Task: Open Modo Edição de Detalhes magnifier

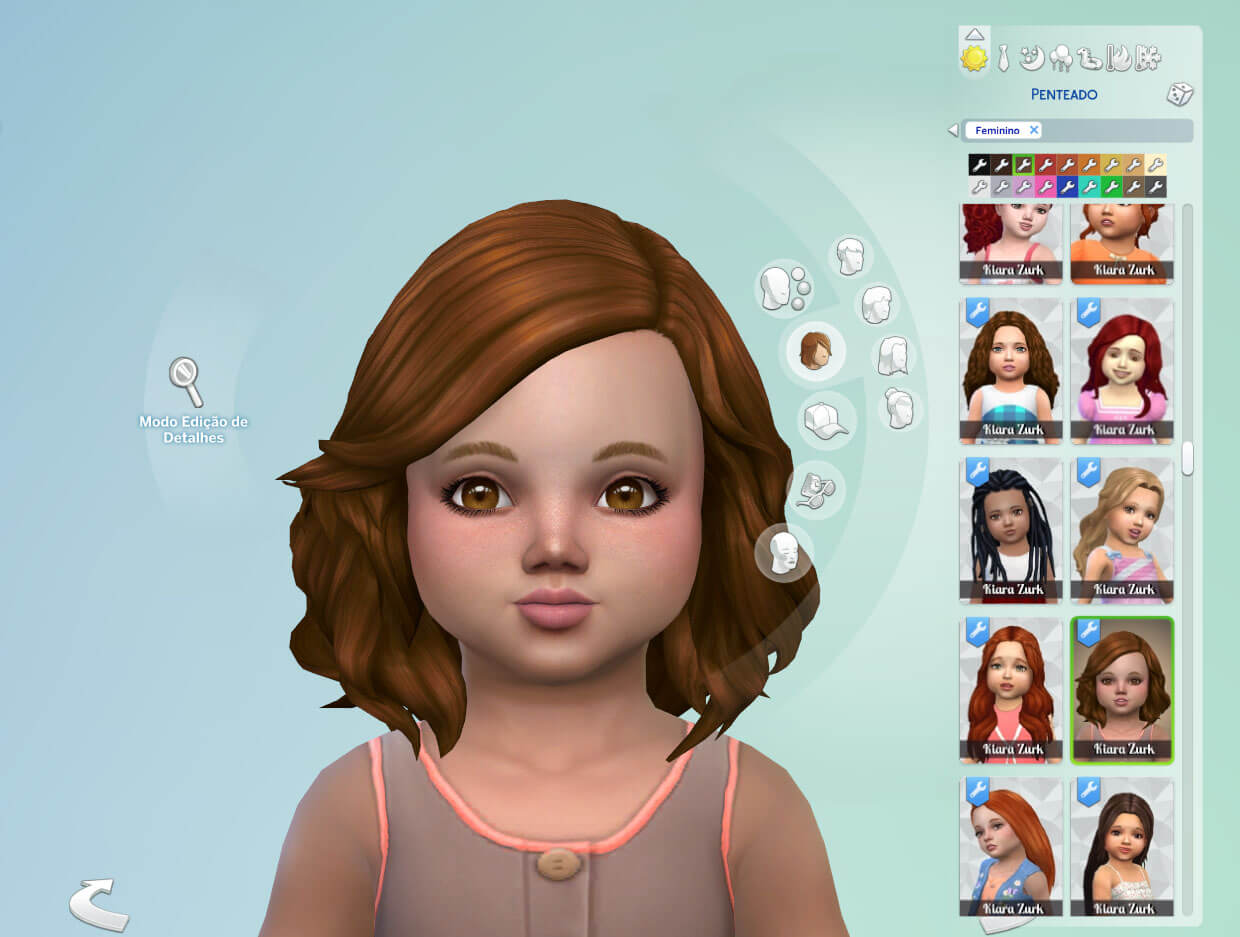Action: [x=186, y=382]
